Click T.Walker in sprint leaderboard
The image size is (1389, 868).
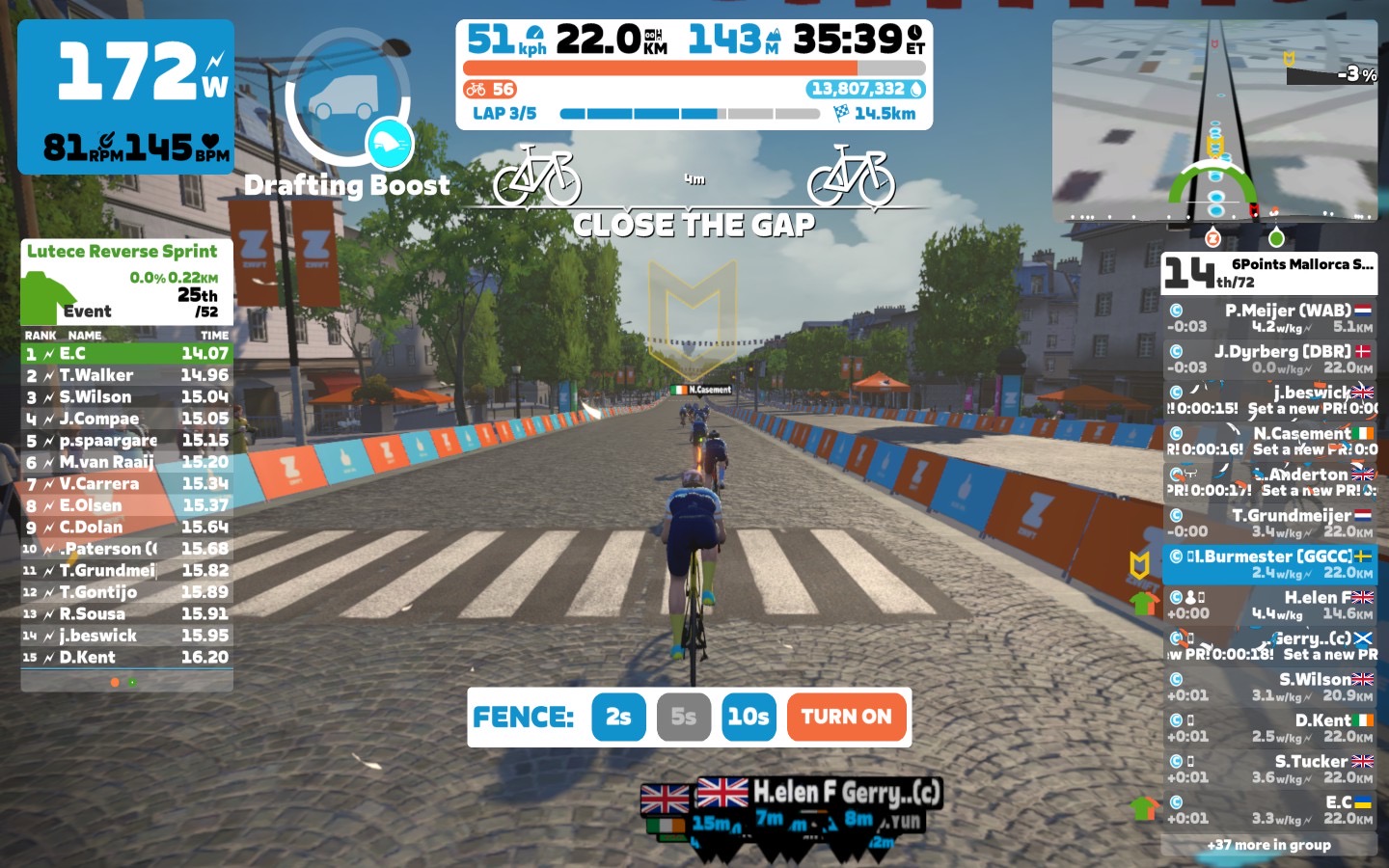(126, 375)
